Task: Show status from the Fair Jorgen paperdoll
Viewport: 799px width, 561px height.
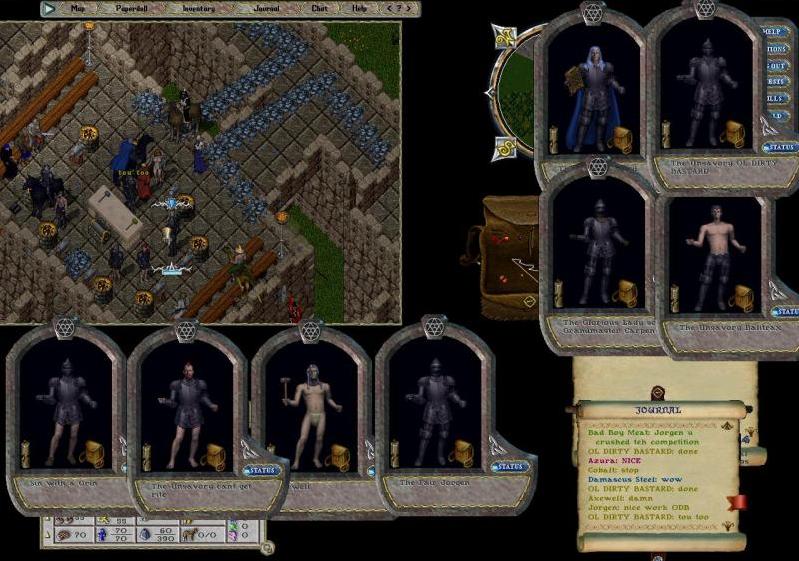Action: 509,467
